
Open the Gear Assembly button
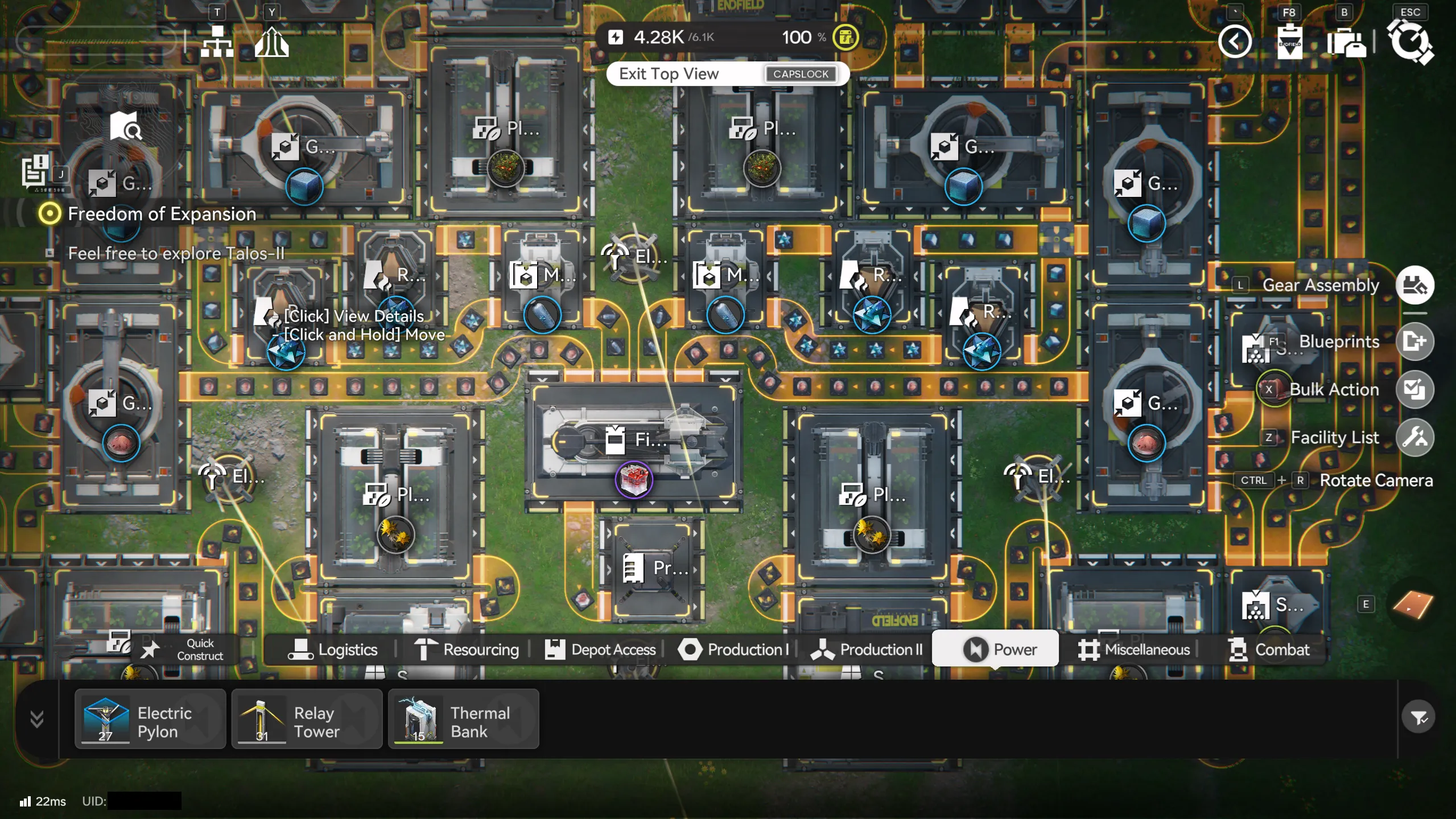tap(1414, 285)
